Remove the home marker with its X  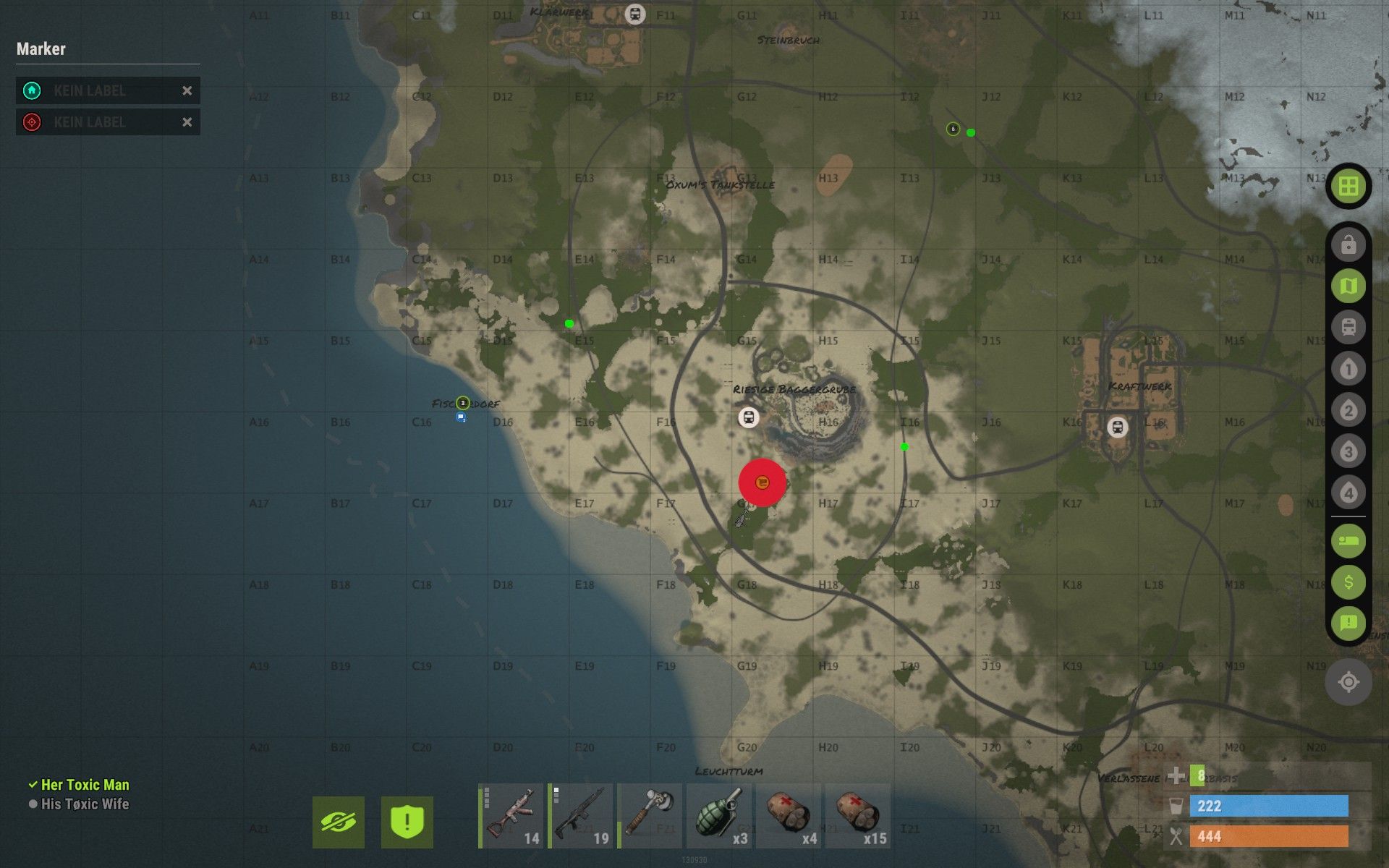[187, 90]
